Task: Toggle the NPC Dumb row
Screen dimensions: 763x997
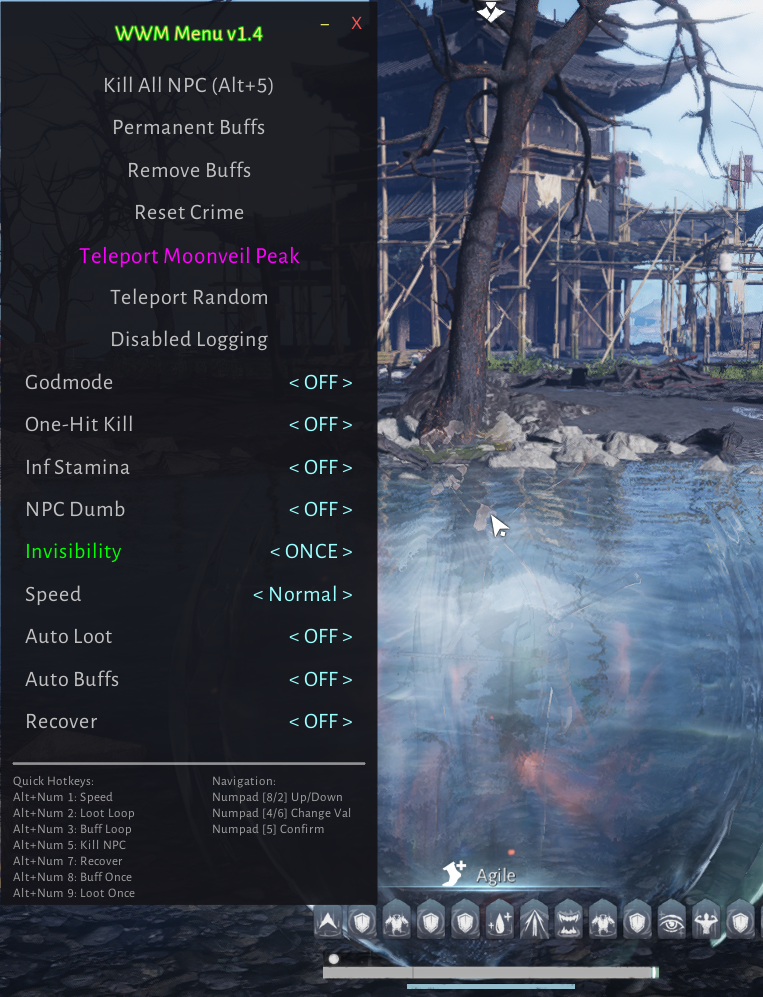Action: [x=320, y=510]
